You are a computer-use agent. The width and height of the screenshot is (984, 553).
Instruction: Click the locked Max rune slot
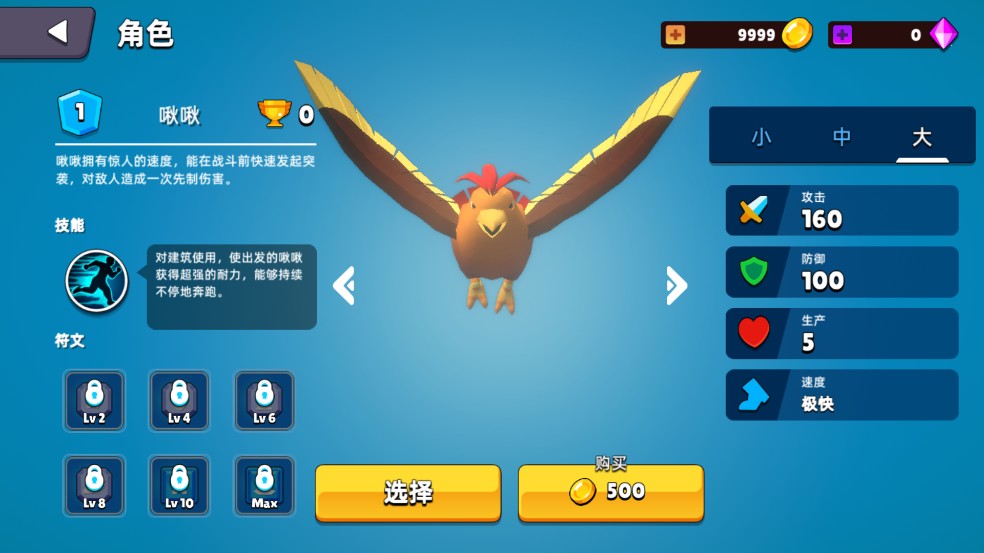(264, 486)
